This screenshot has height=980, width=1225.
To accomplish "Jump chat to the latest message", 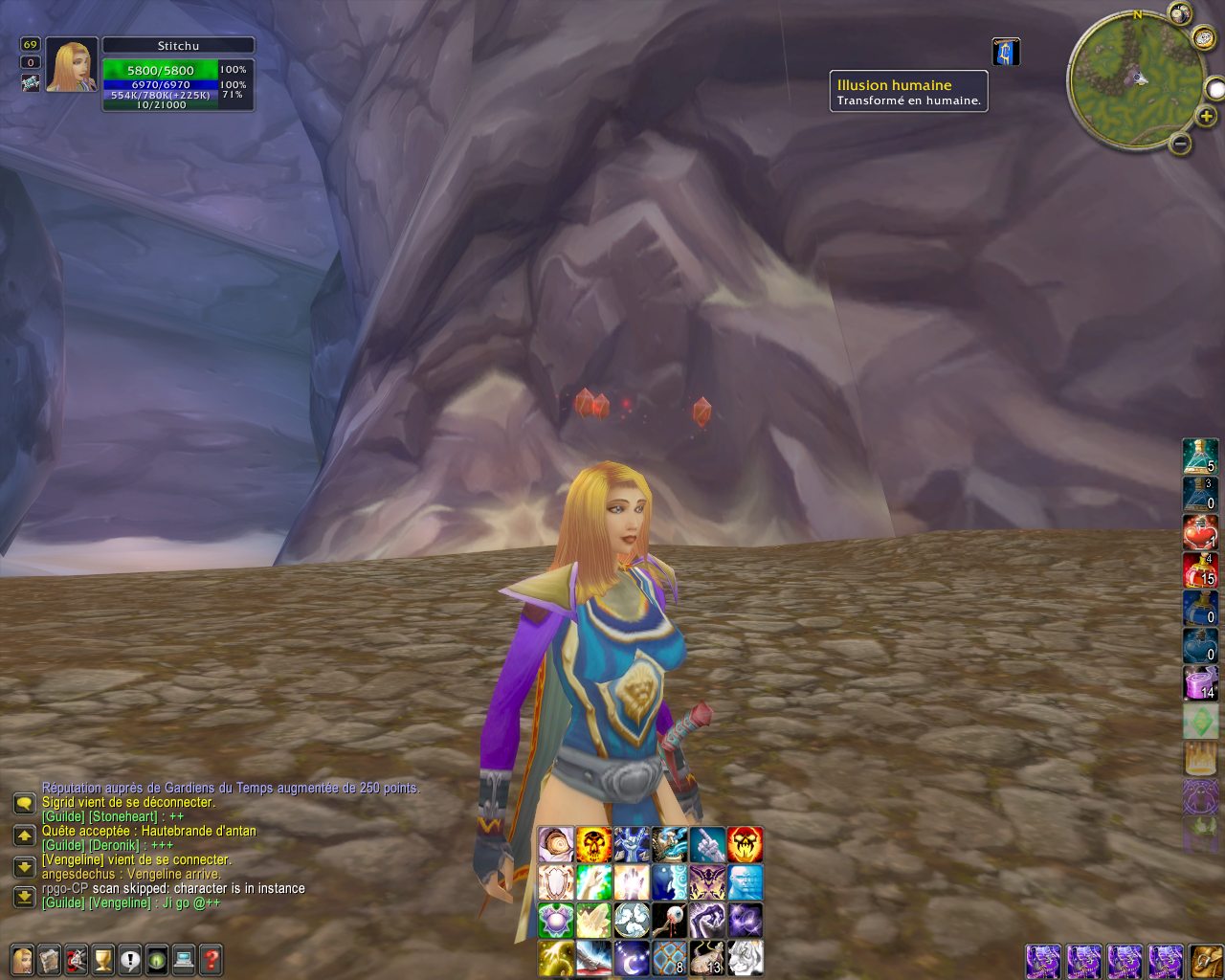I will tap(25, 897).
